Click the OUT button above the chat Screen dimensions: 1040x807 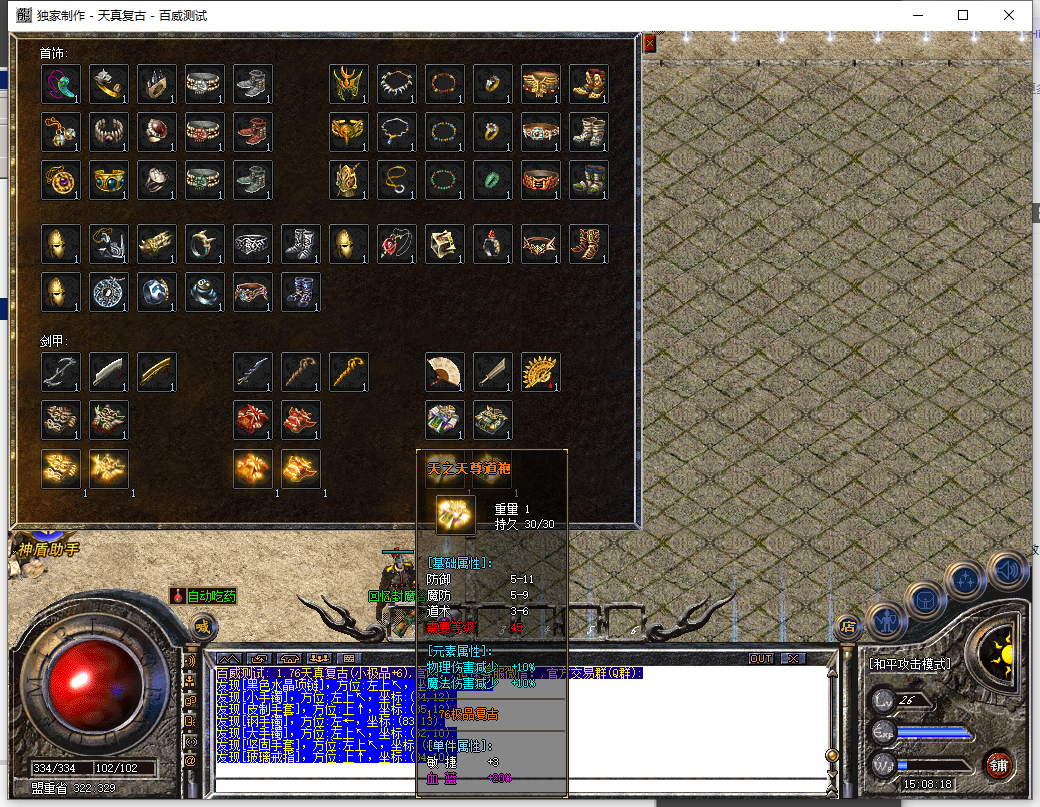(x=761, y=658)
